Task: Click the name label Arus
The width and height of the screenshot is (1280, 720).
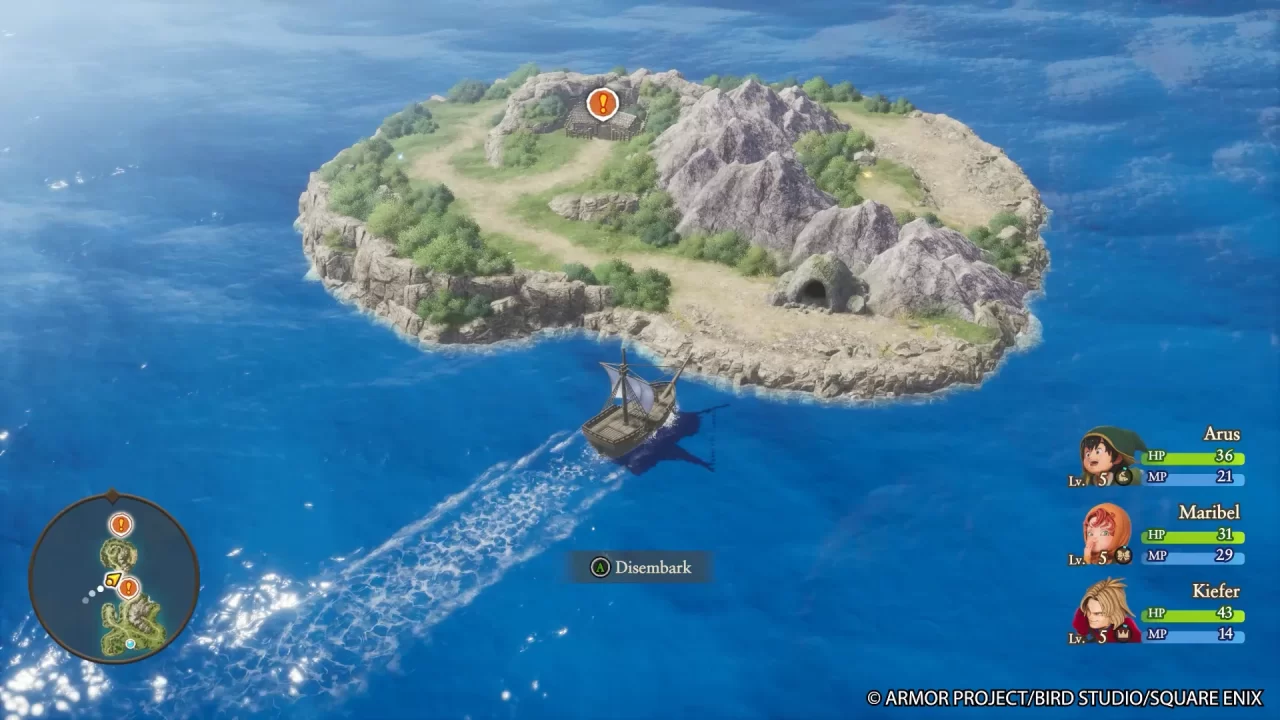Action: 1223,434
